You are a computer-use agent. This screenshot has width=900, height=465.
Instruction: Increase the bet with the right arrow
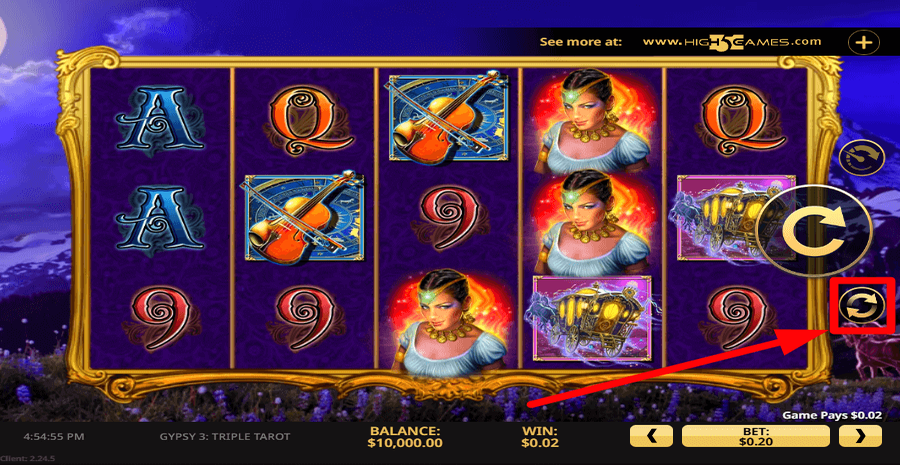[860, 435]
